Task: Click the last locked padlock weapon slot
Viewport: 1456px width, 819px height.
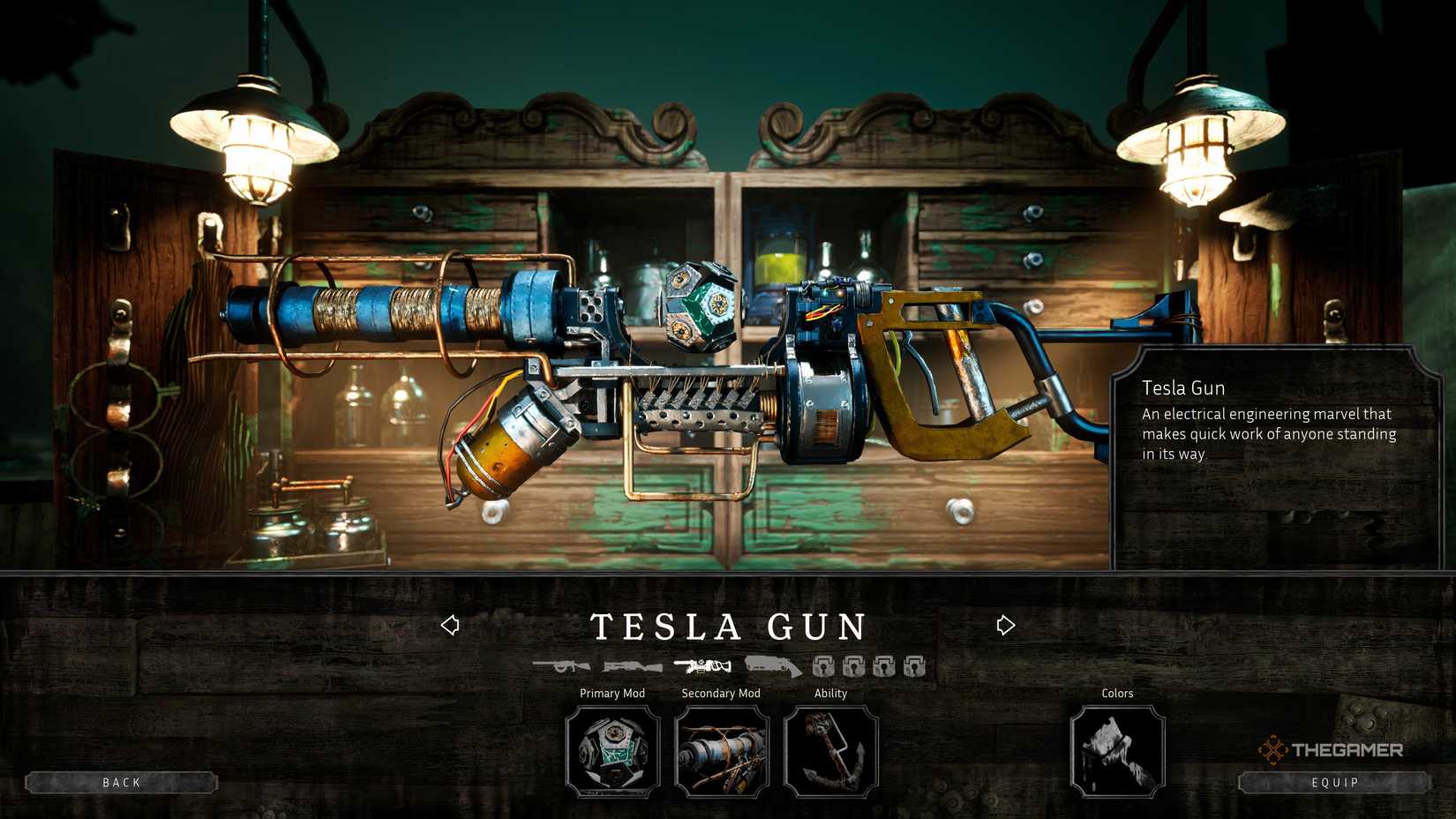Action: (x=914, y=665)
